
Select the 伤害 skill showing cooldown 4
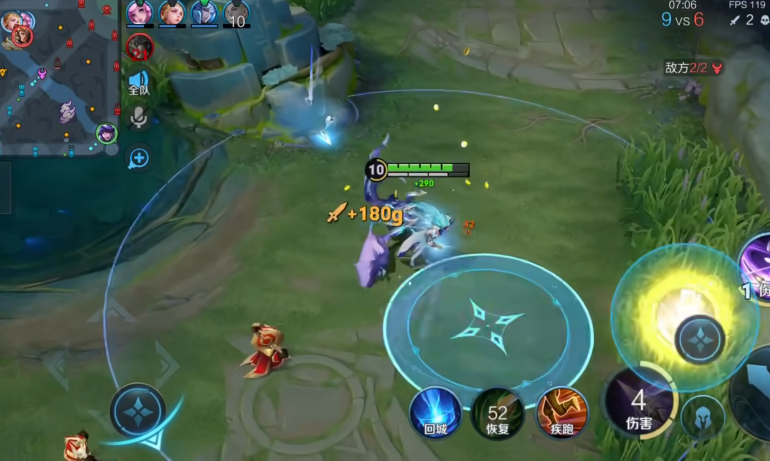tap(638, 404)
